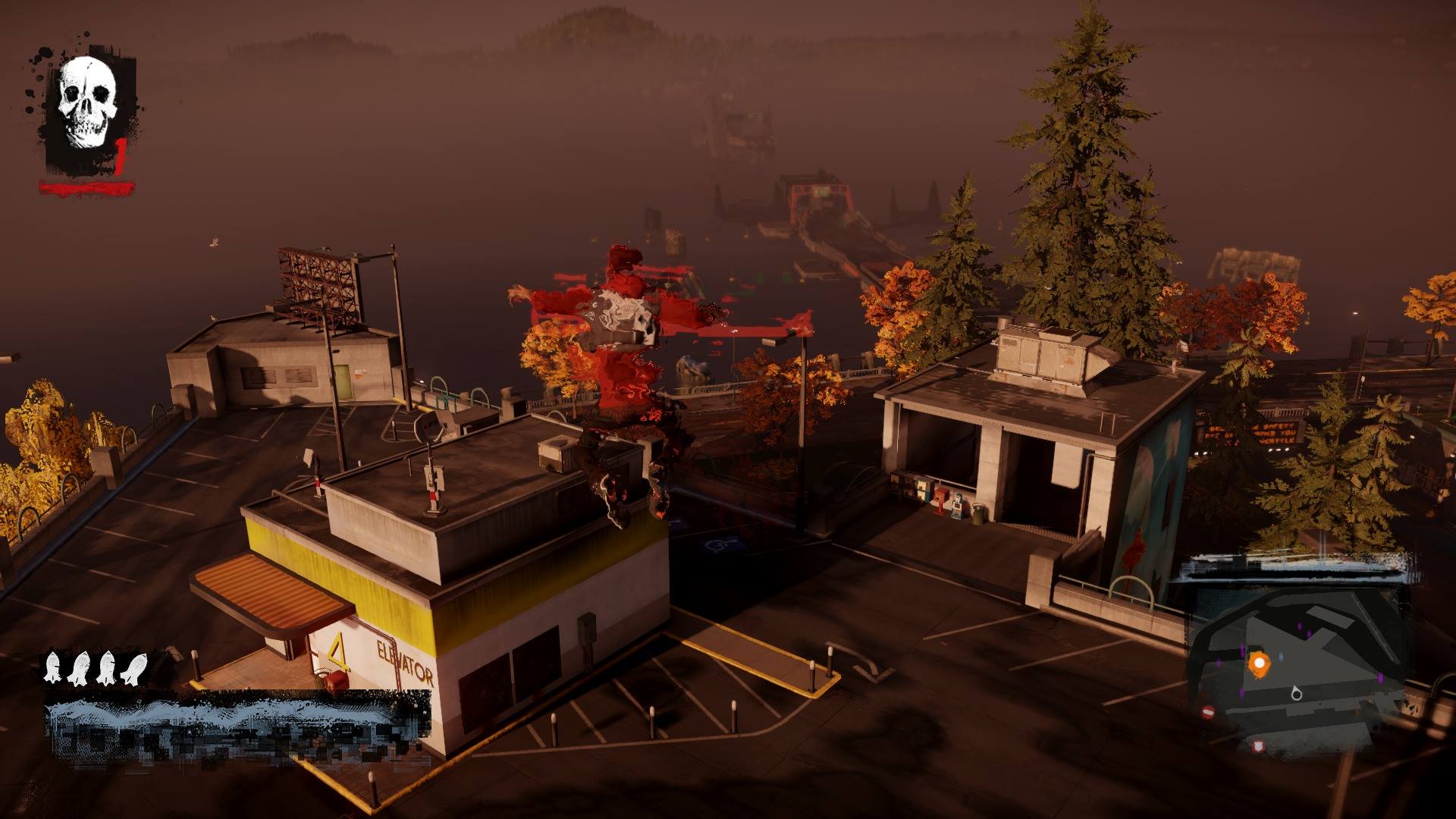The image size is (1456, 819).
Task: Select the row of white missile icons
Action: point(96,668)
